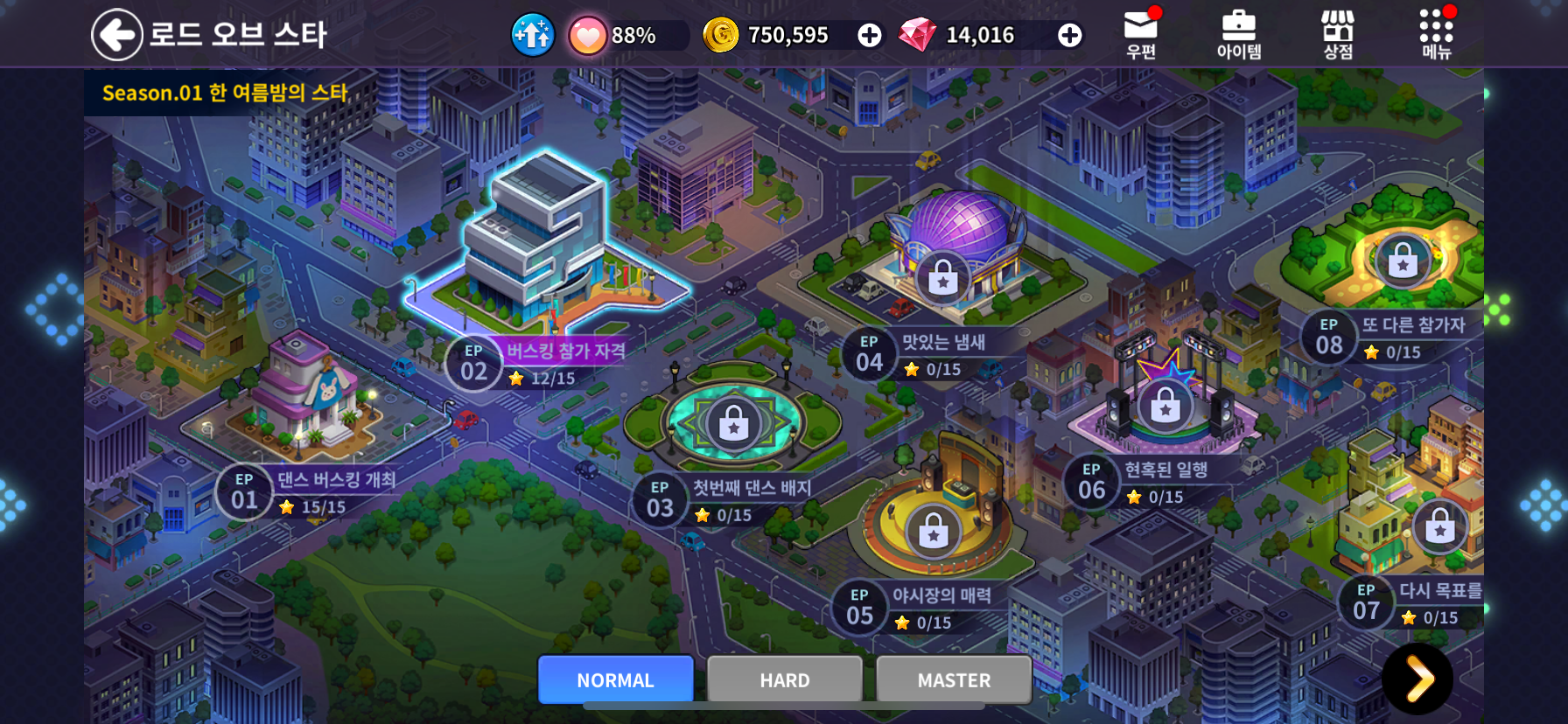Visit the 상점 shop
The image size is (1568, 724).
point(1337,35)
